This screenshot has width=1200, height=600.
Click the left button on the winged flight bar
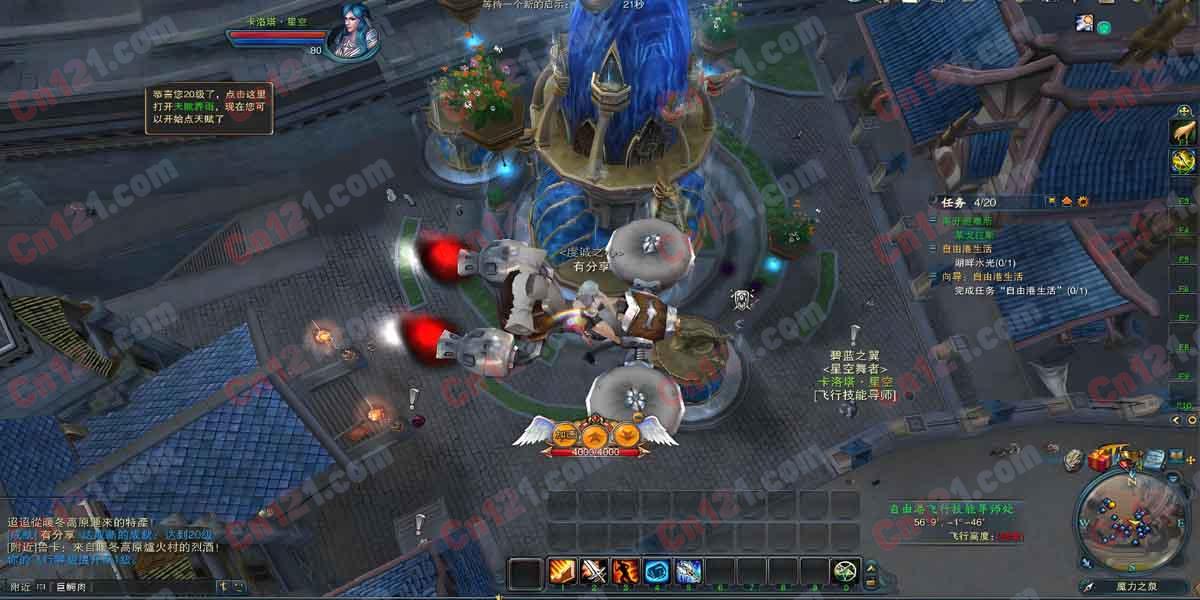click(566, 435)
